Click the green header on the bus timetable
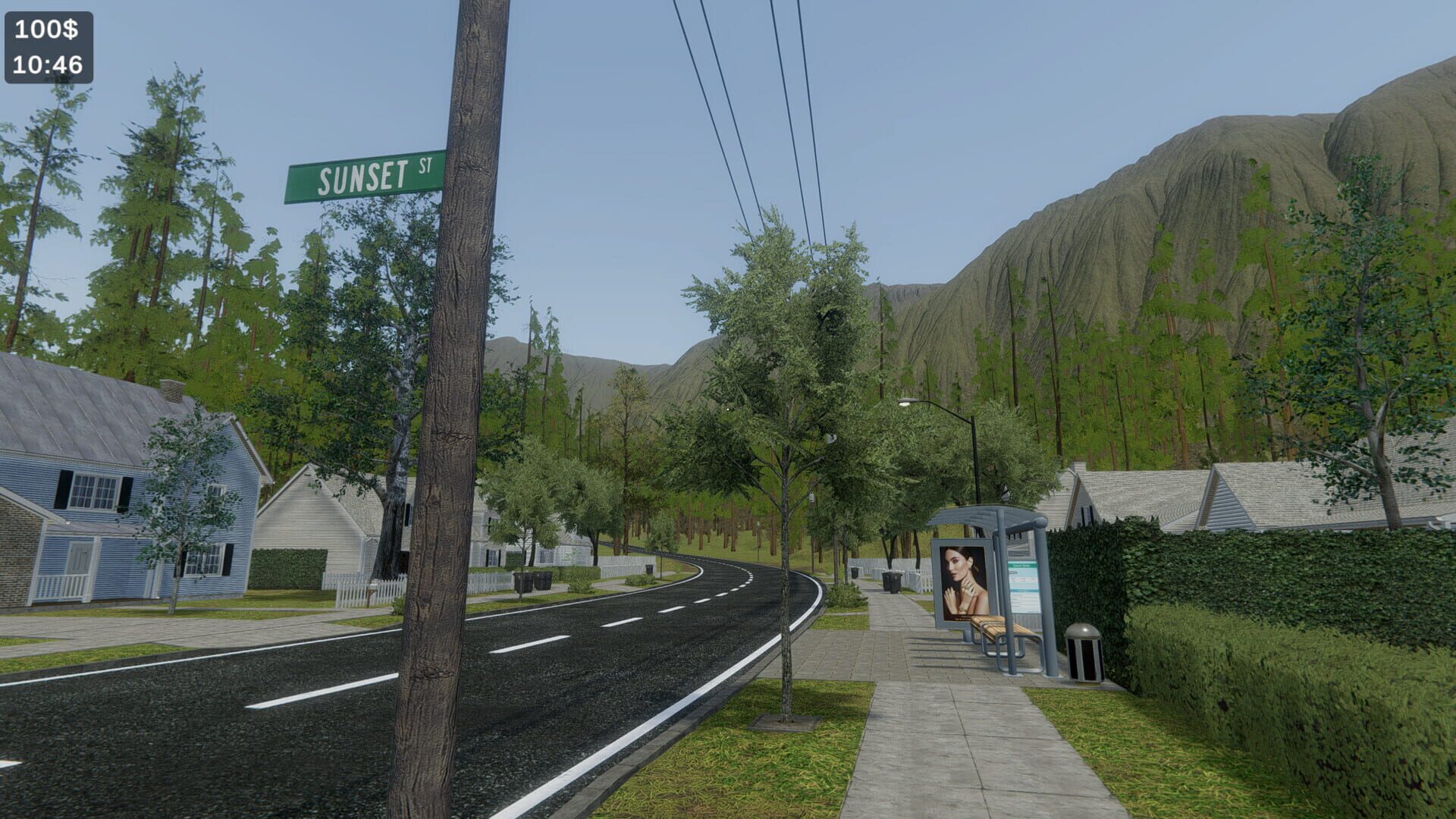Screen dimensions: 1456x819 [1021, 565]
